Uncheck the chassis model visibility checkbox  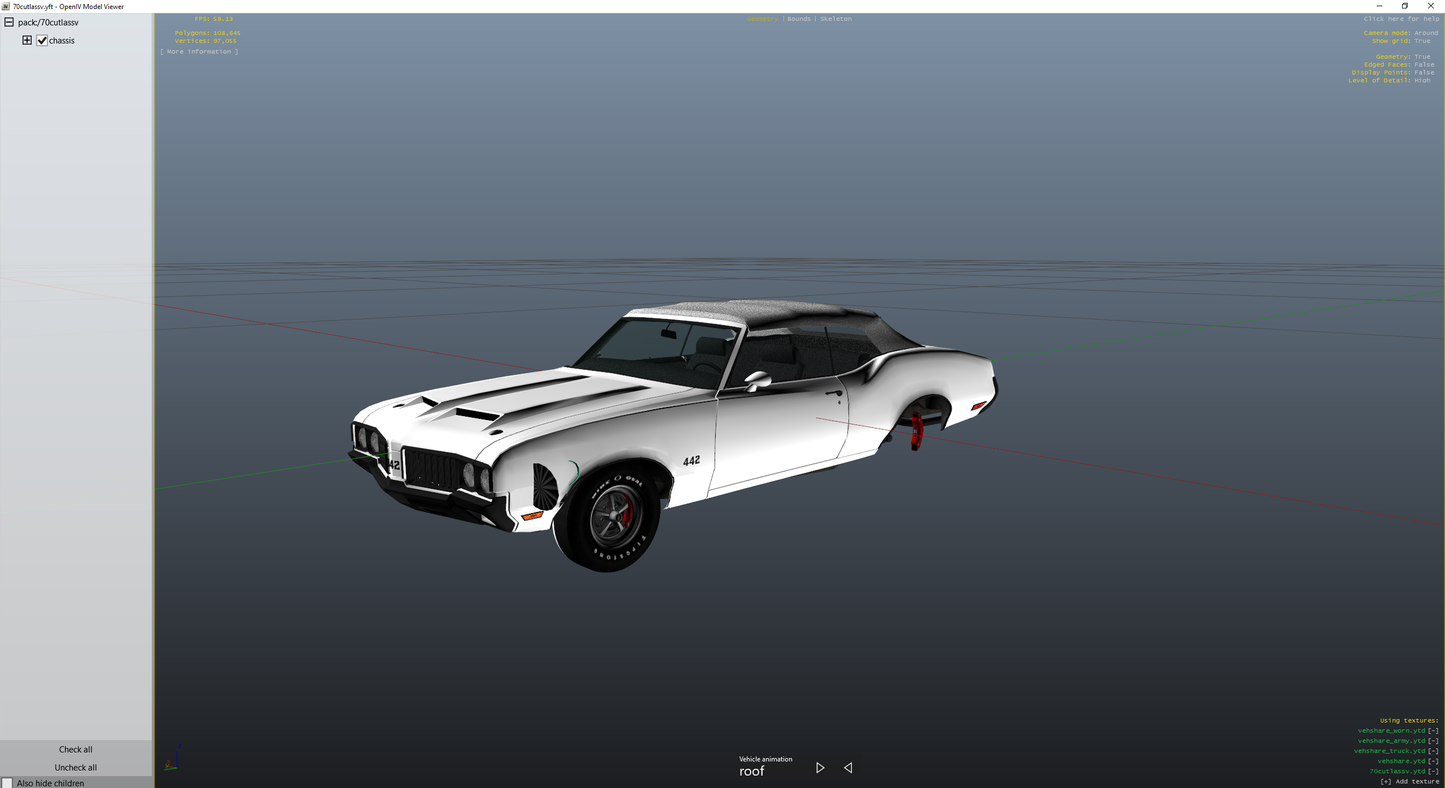pyautogui.click(x=42, y=40)
